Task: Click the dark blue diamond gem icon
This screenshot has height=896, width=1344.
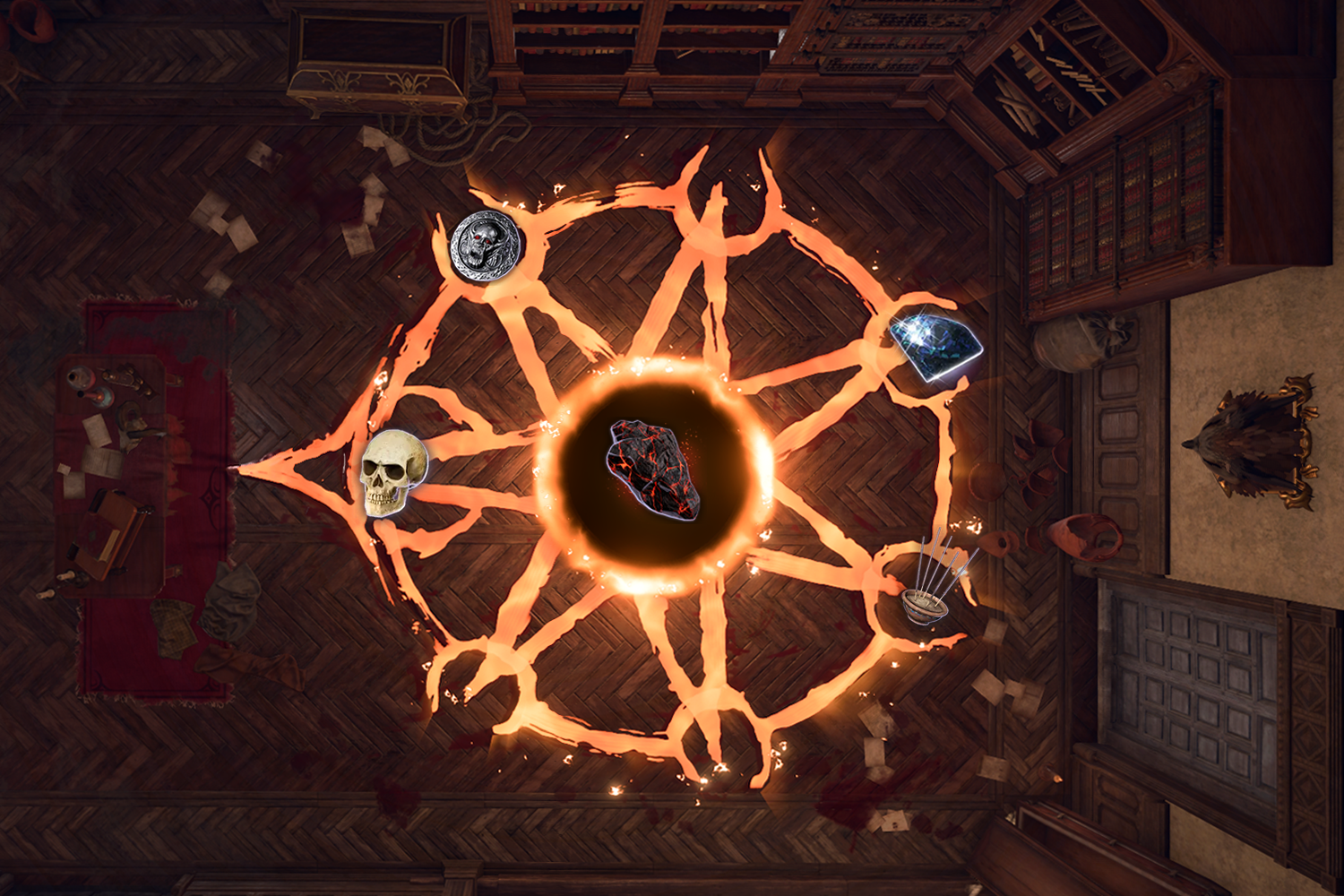Action: coord(935,347)
